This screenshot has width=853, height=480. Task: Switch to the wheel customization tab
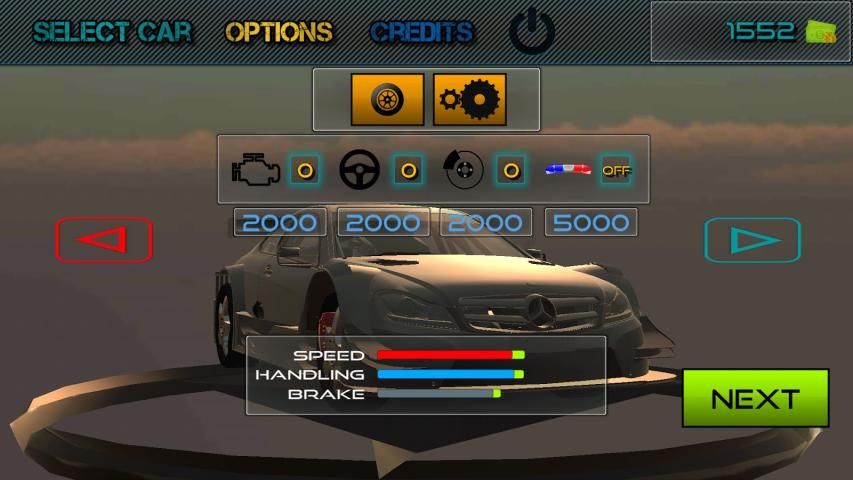[x=387, y=99]
